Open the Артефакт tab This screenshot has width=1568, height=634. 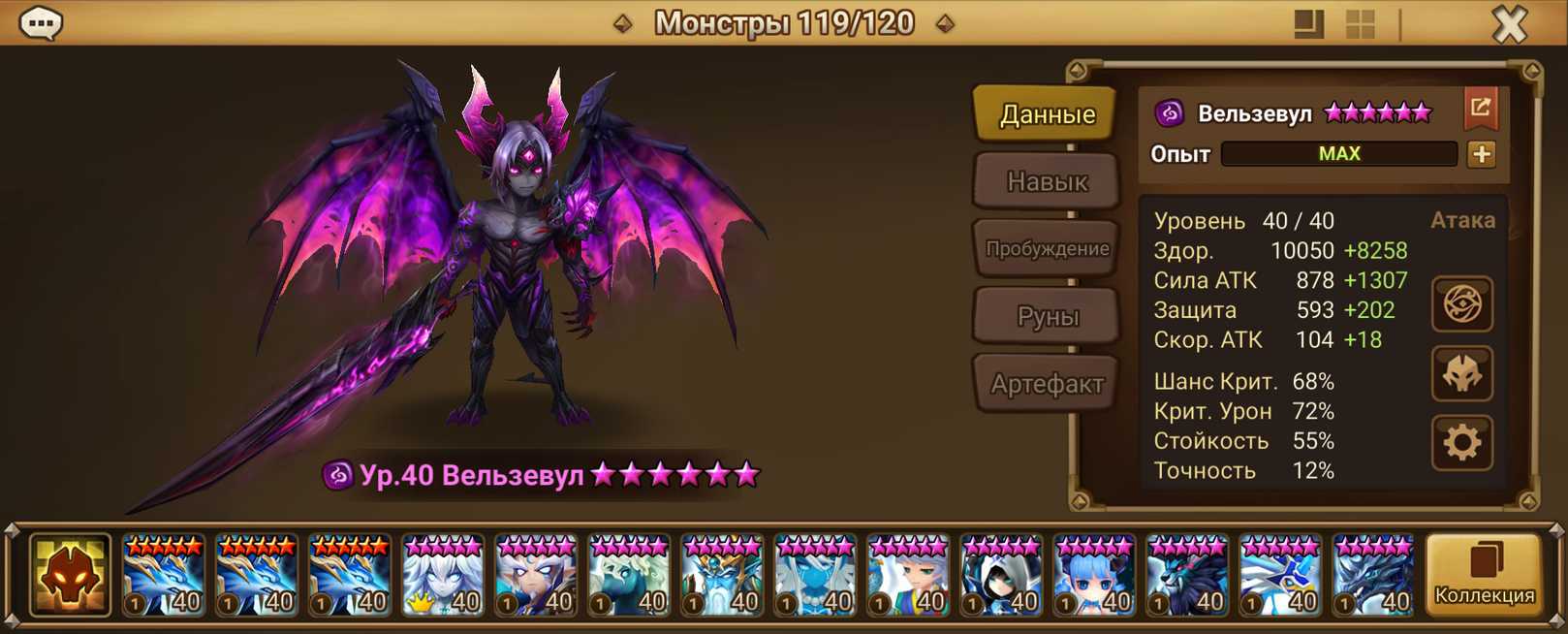1047,384
